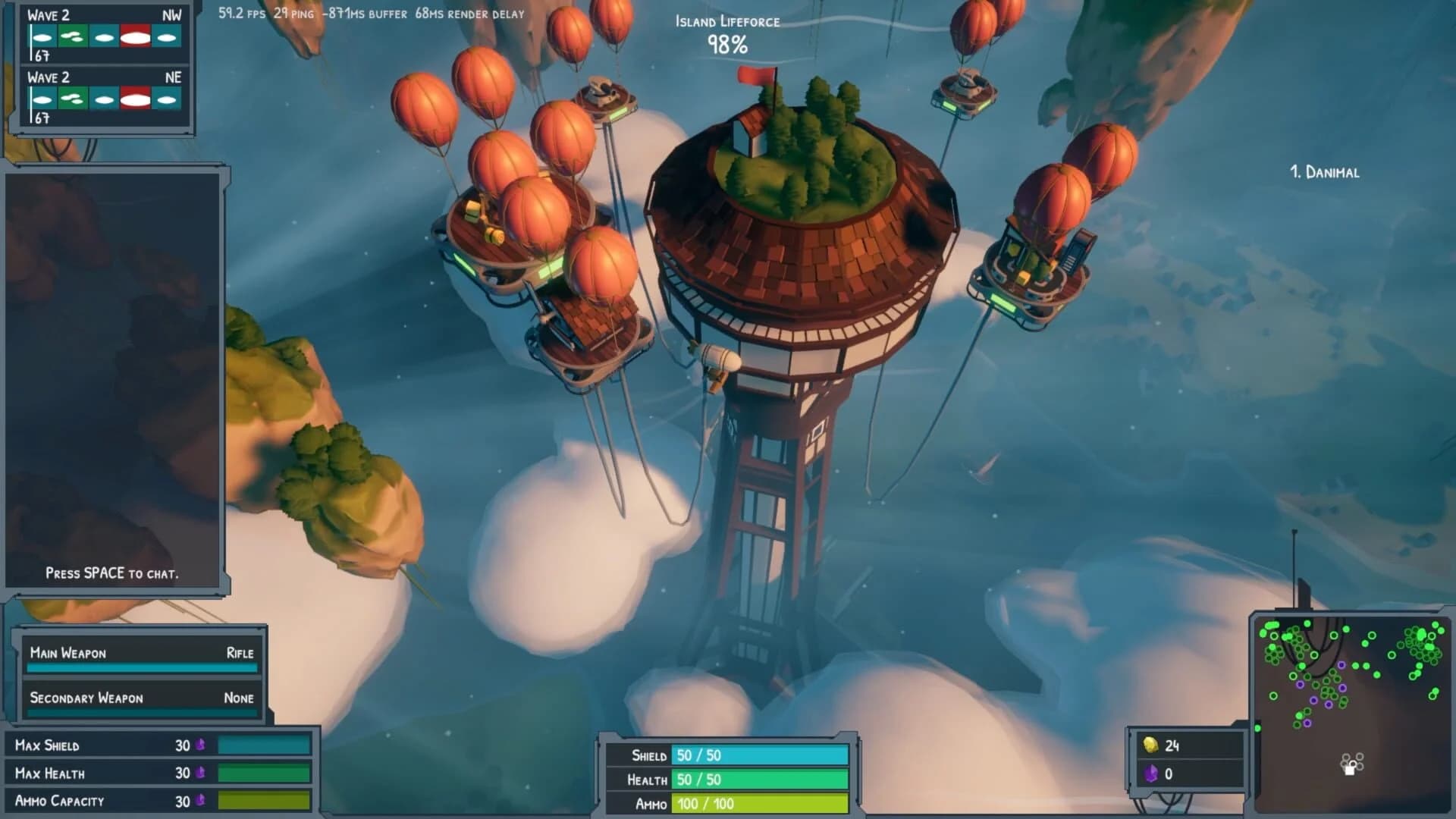This screenshot has height=819, width=1456.
Task: Select the first white enemy icon in NW wave panel
Action: [43, 36]
